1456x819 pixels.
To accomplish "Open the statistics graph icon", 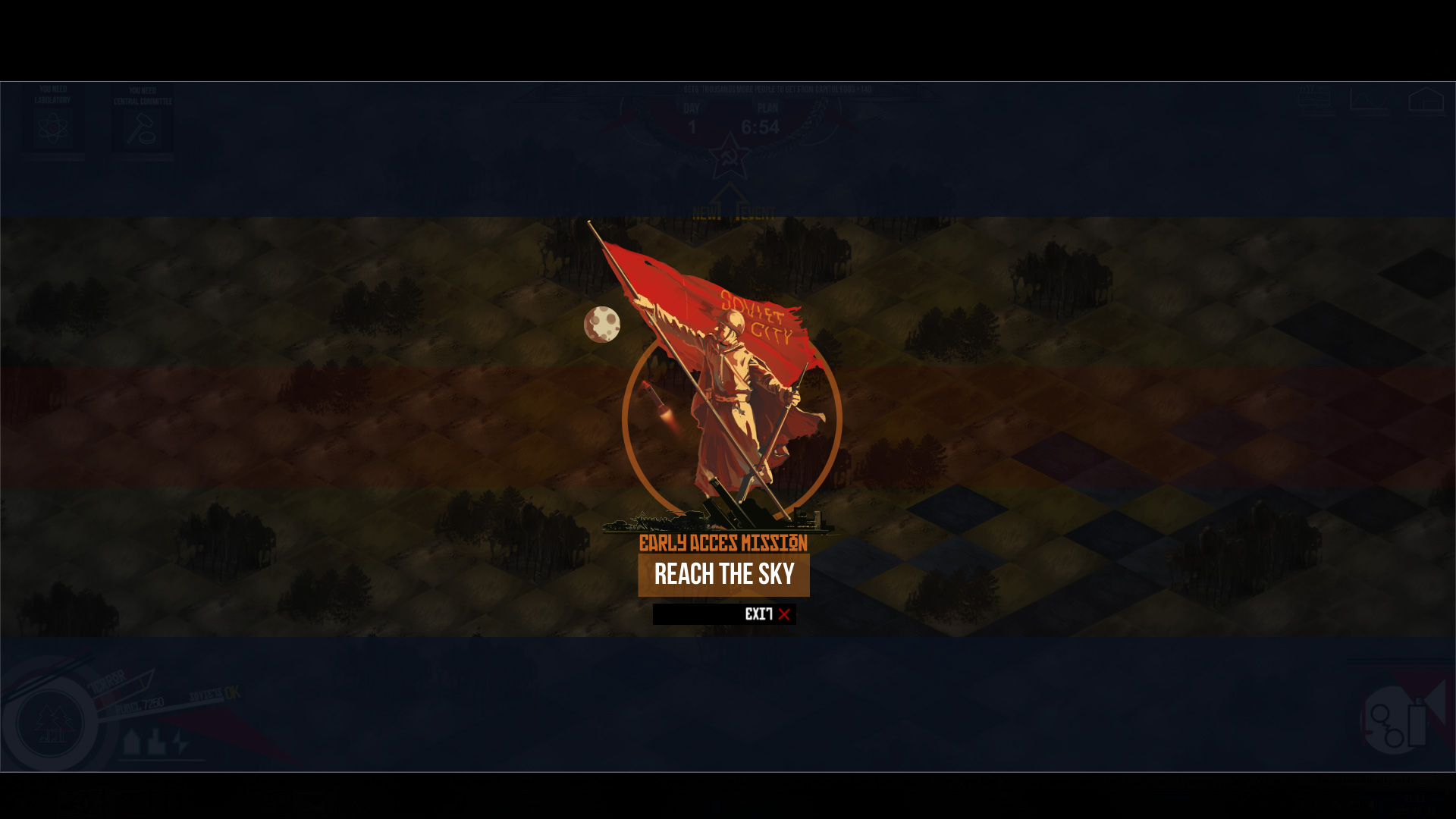I will coord(1369,99).
